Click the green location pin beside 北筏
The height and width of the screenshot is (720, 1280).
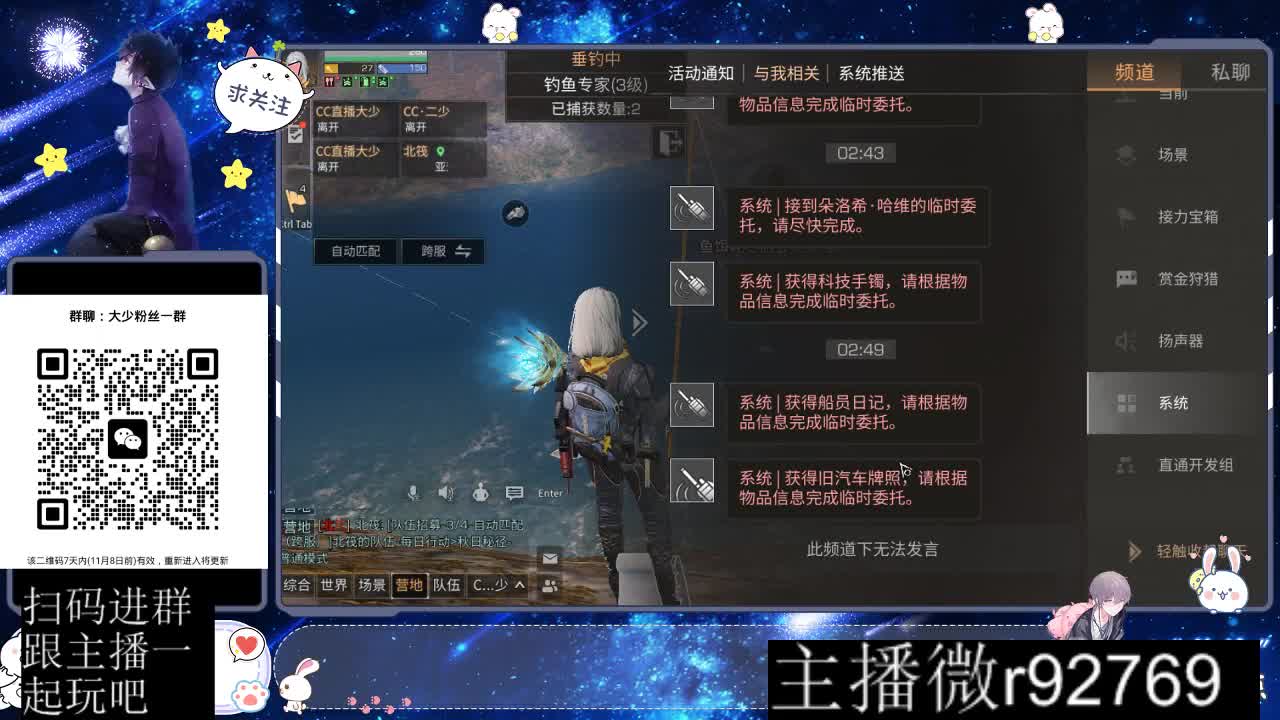440,152
